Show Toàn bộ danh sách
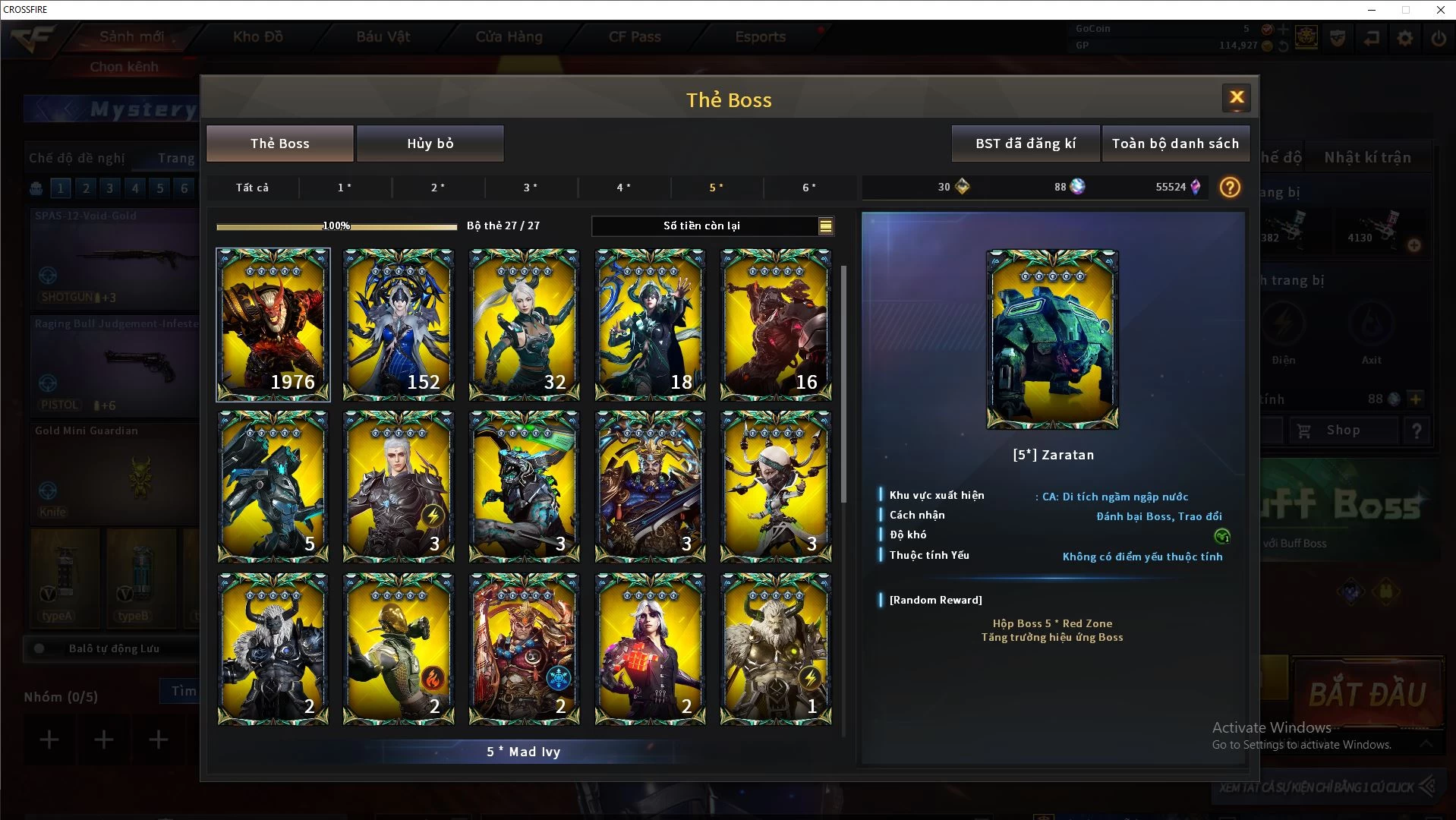The image size is (1456, 820). pyautogui.click(x=1175, y=143)
